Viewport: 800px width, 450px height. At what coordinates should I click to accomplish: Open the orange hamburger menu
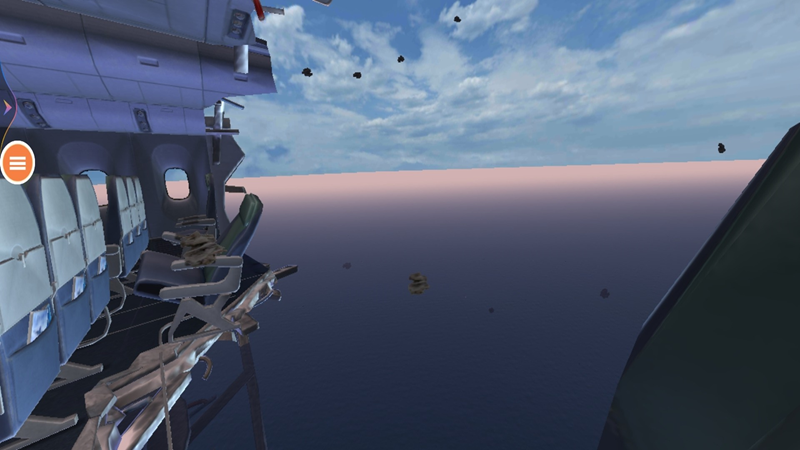click(18, 162)
